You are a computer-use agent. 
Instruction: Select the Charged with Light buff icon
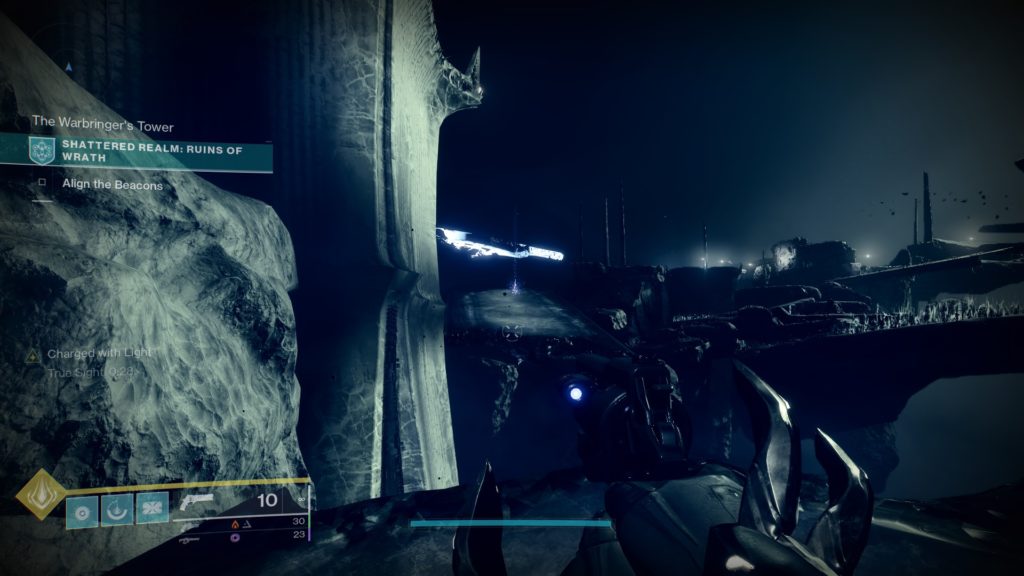pos(32,354)
